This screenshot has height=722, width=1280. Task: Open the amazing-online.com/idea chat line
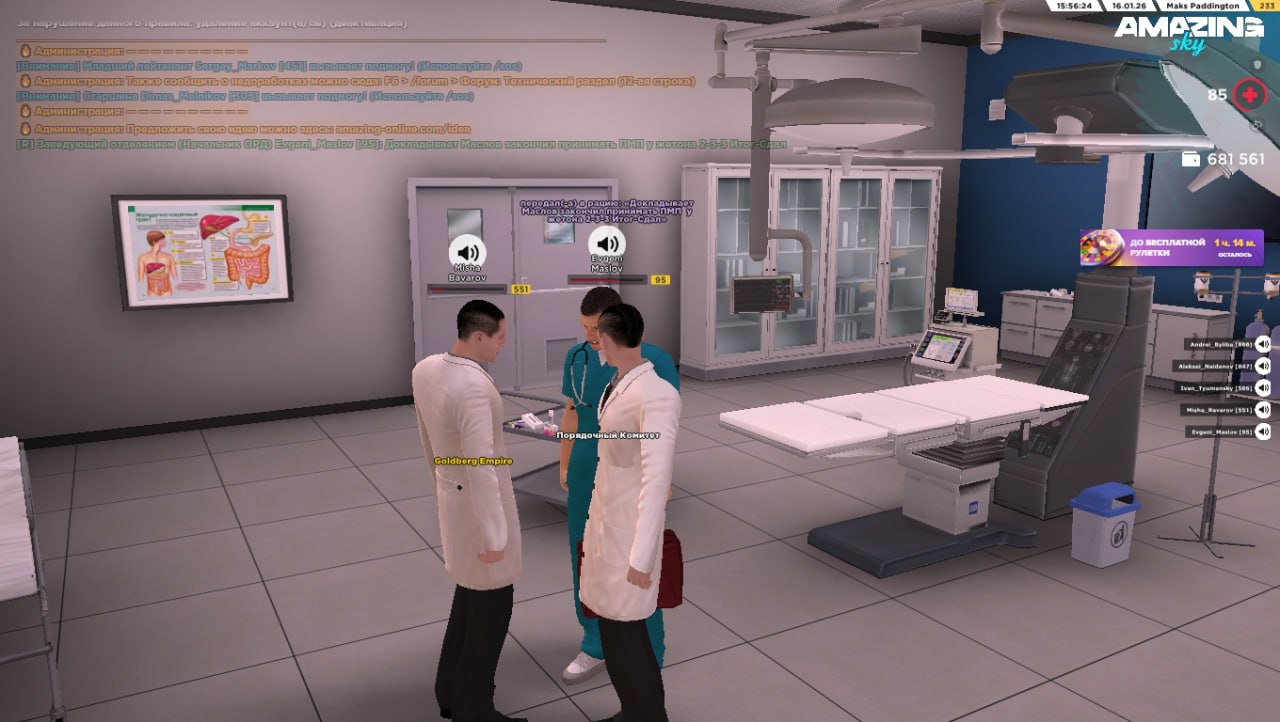[x=252, y=129]
